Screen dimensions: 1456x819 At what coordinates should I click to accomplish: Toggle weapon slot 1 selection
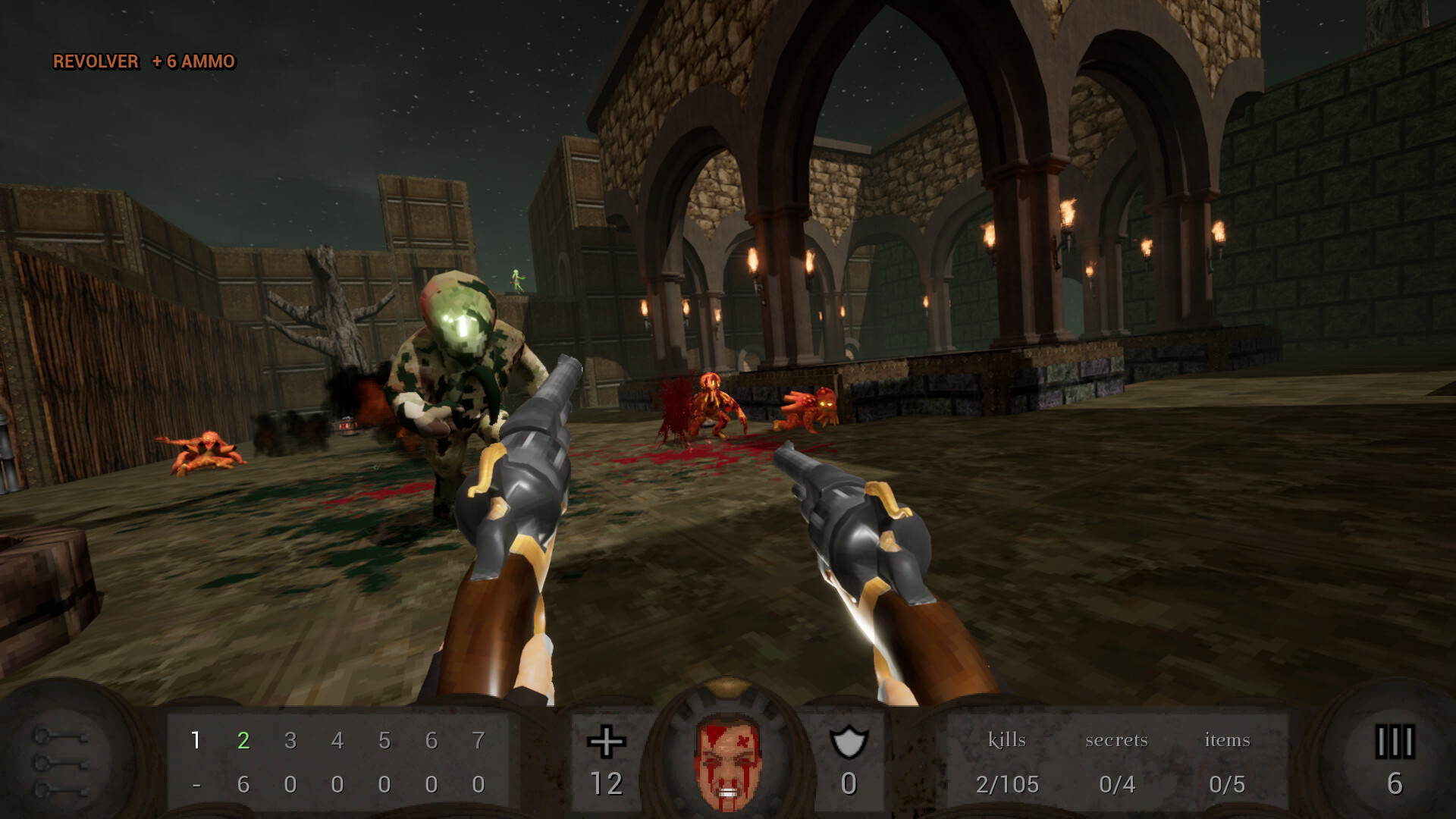coord(196,739)
